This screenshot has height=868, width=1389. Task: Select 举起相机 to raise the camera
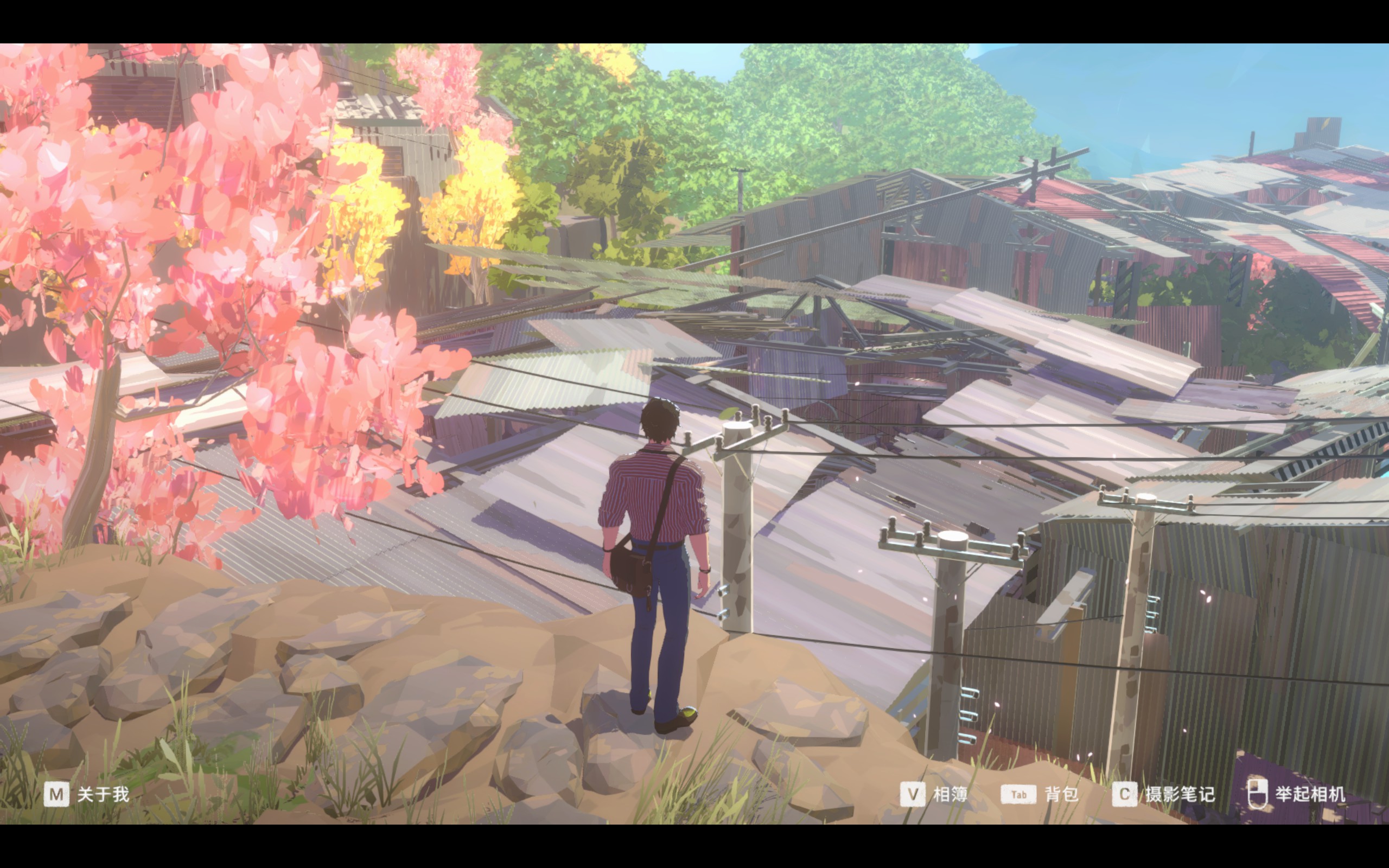[1297, 795]
